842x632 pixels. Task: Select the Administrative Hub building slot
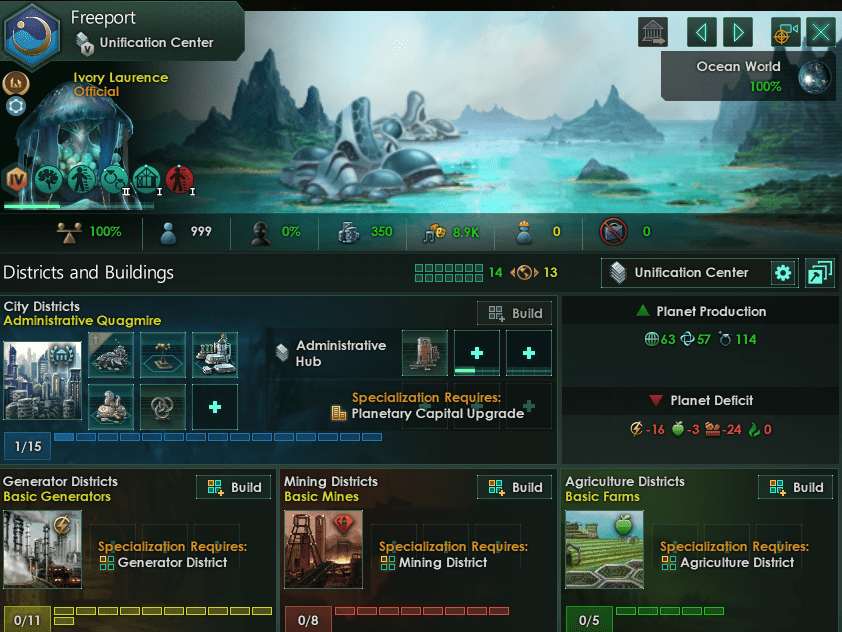pos(425,353)
